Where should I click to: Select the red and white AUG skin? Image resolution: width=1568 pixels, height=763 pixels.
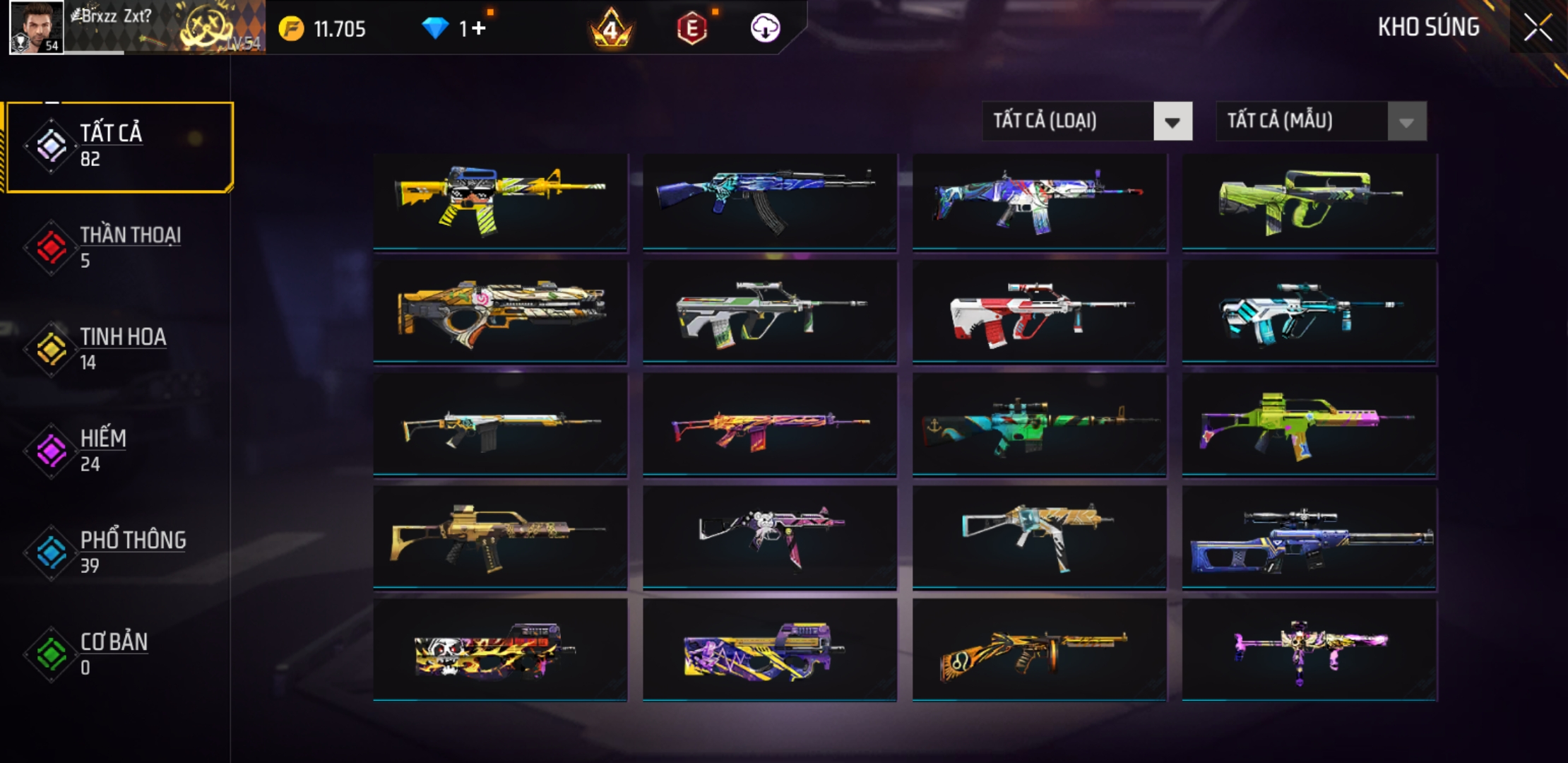coord(1039,313)
